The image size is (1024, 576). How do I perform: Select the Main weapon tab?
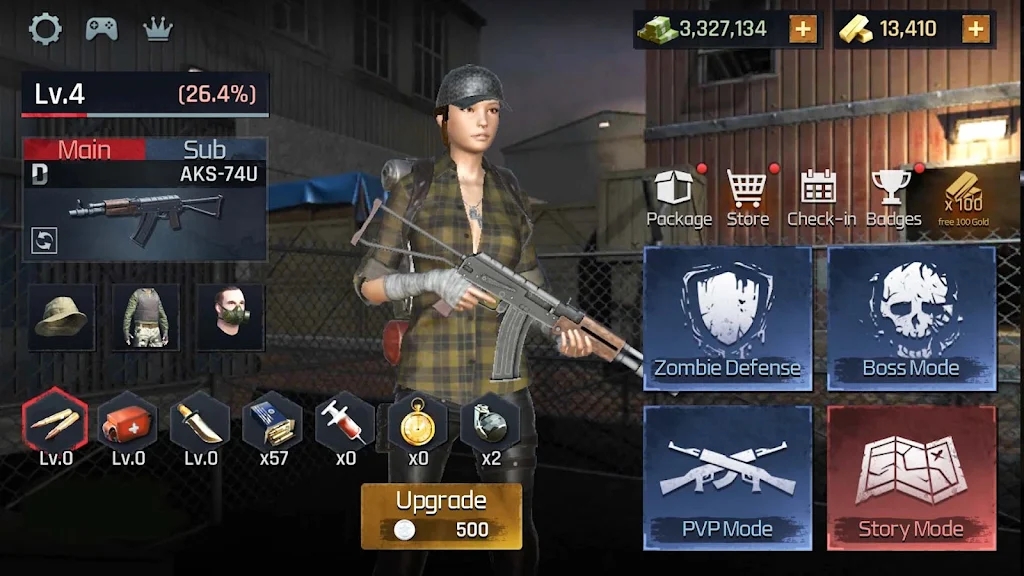coord(84,150)
